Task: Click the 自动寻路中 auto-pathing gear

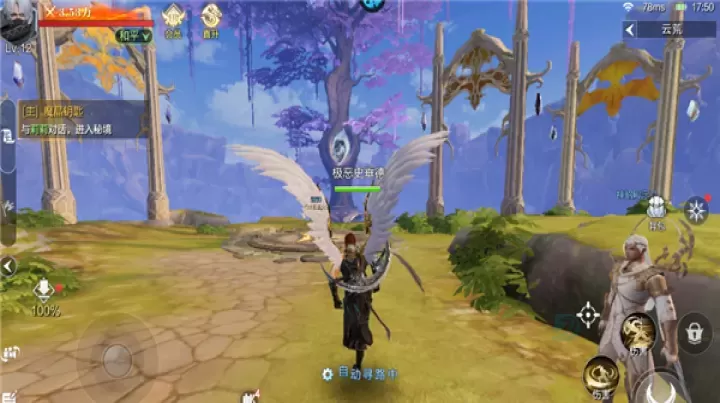Action: [x=327, y=374]
